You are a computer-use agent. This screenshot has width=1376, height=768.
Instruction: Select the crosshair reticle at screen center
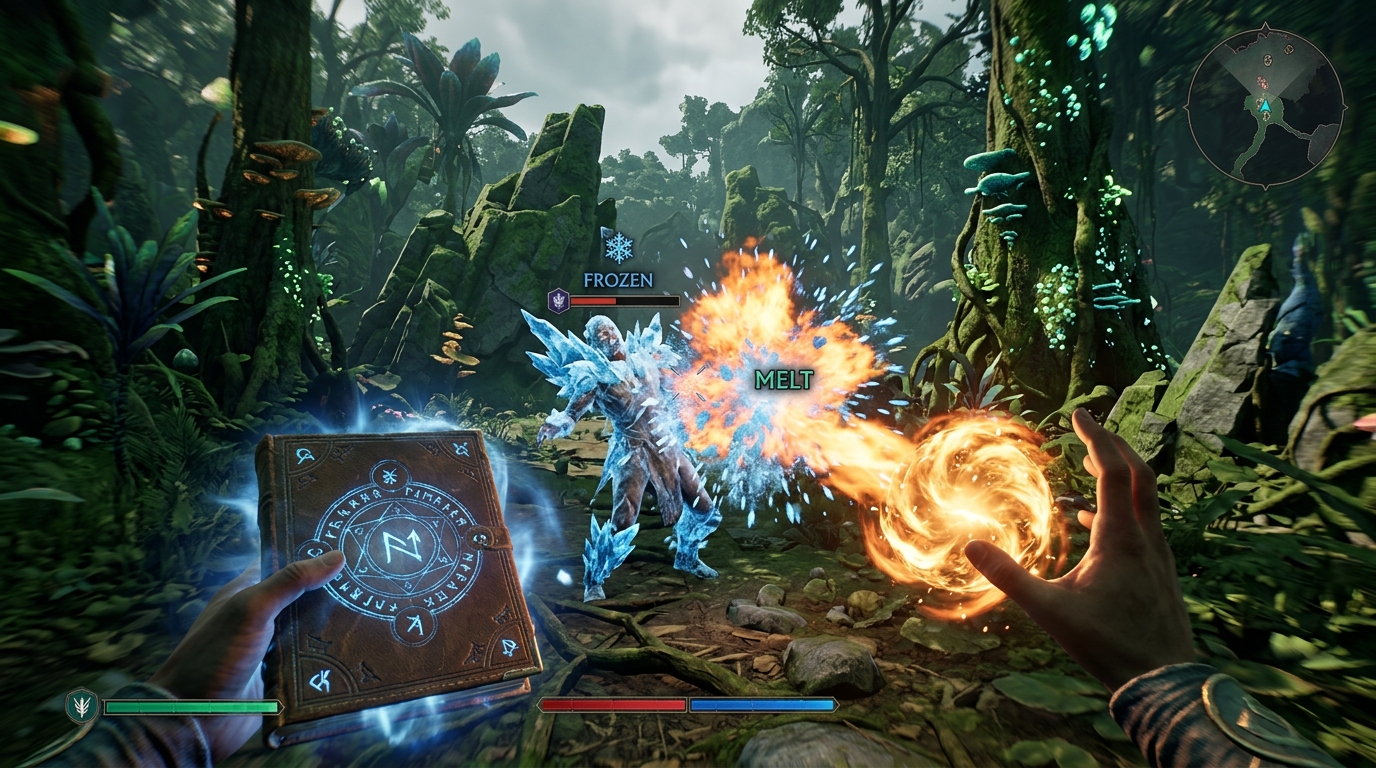click(688, 384)
